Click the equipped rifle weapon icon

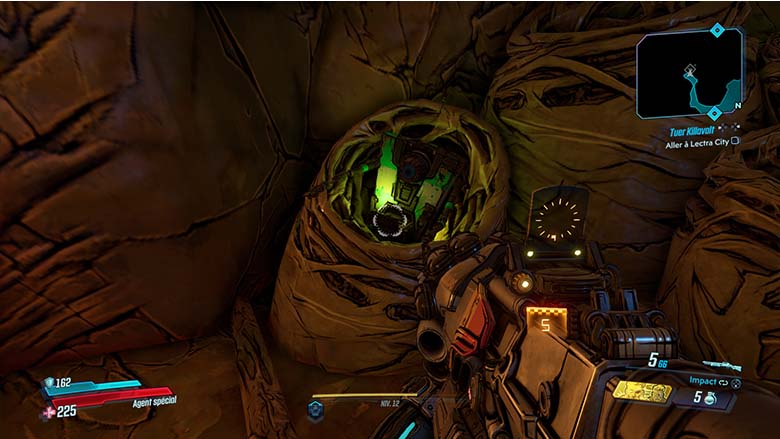724,365
